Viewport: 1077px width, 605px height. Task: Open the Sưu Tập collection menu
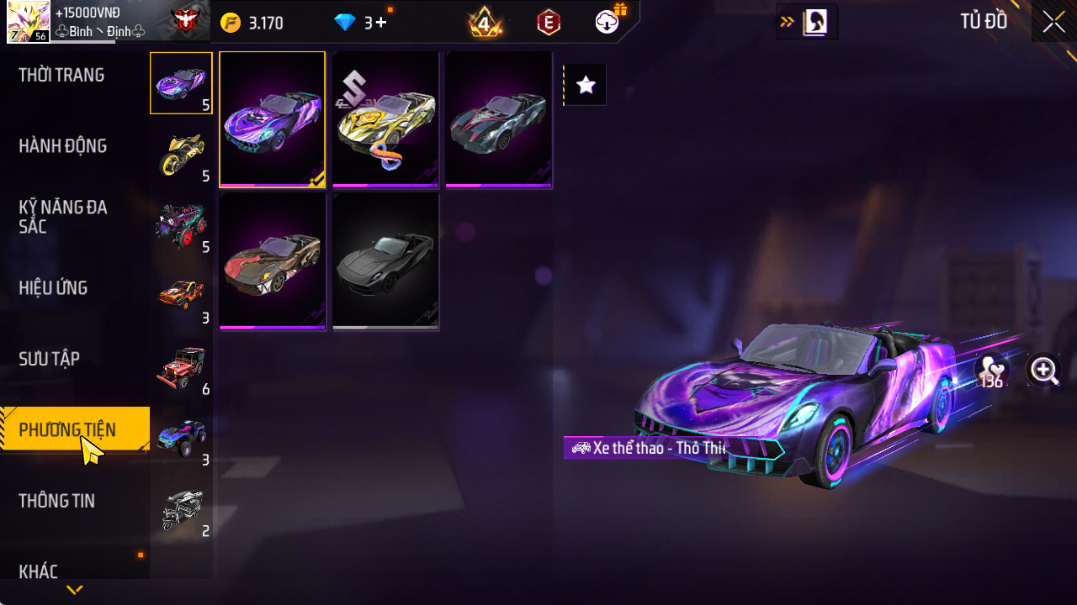(49, 359)
